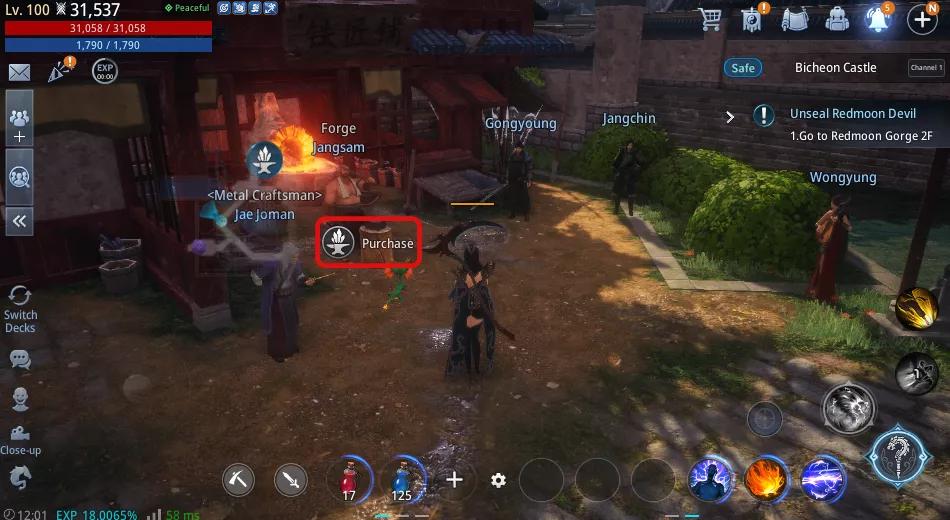Expand the main menu plus button
Screen dimensions: 950x520
tap(922, 19)
